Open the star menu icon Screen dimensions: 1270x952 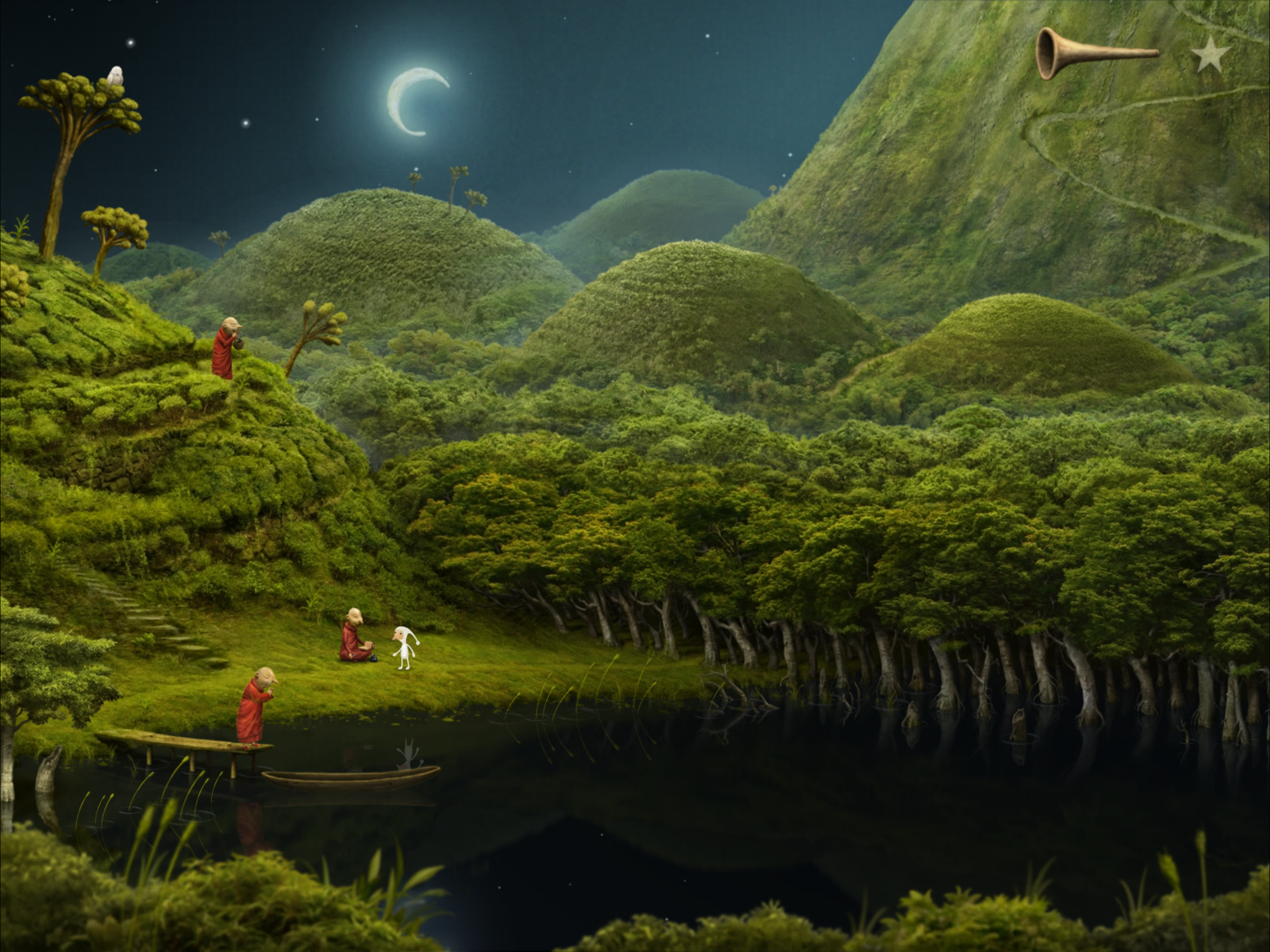point(1210,55)
